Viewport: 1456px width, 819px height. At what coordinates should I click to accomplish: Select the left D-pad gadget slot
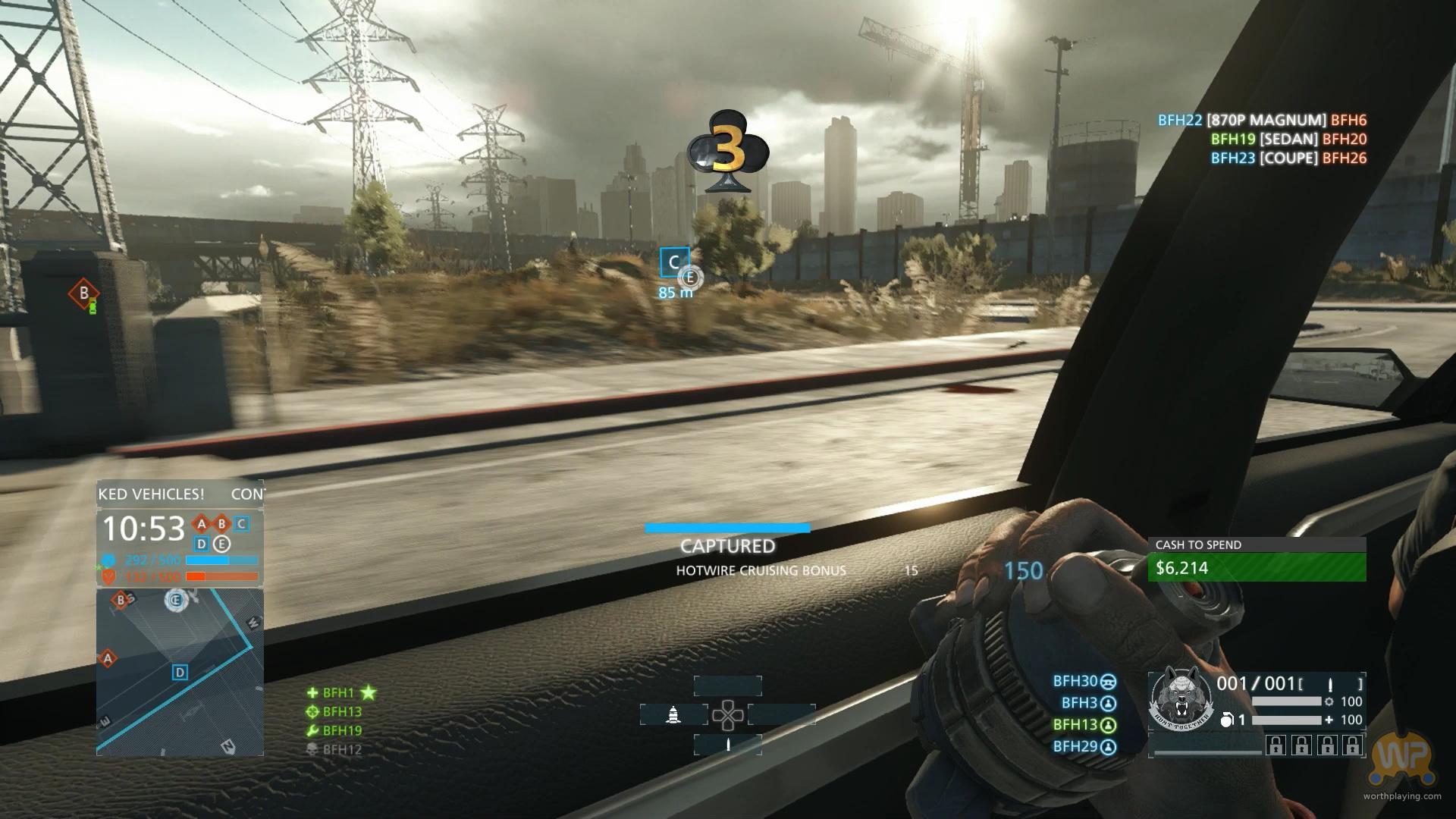pos(673,714)
